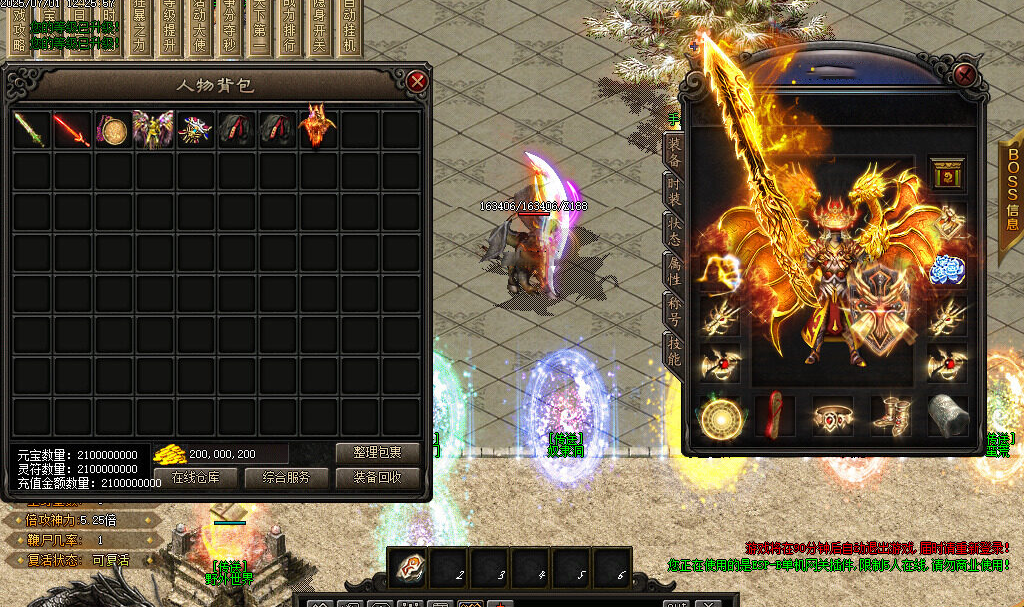
Task: Activate the first hotbar skill icon
Action: pos(408,566)
